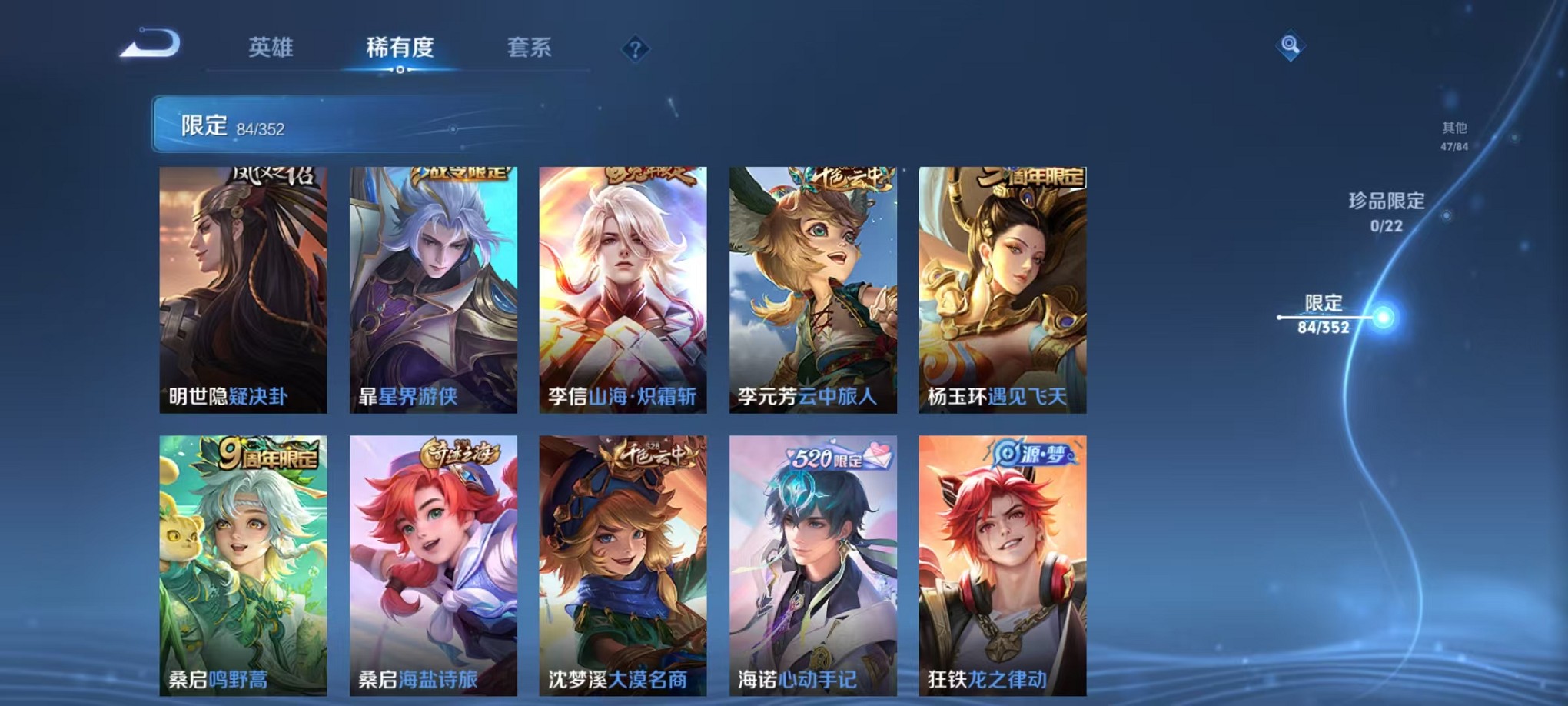The height and width of the screenshot is (706, 1568).
Task: Switch to the 英雄 tab
Action: tap(271, 48)
